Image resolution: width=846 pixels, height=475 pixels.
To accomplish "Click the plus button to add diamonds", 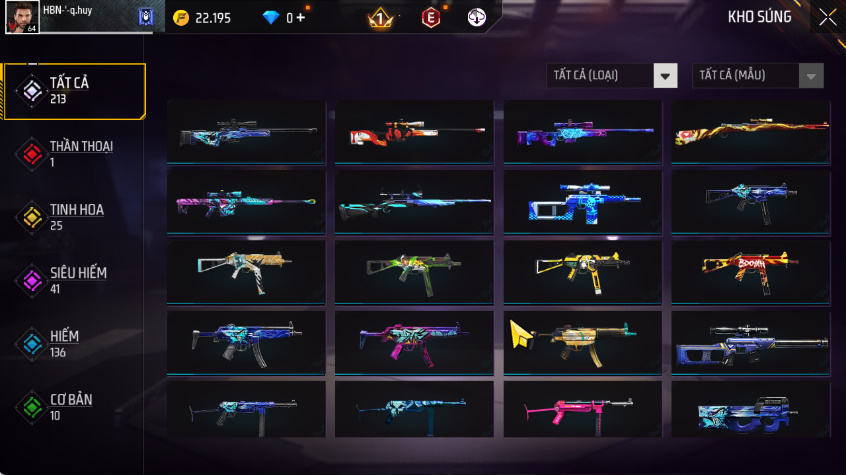I will [x=301, y=18].
